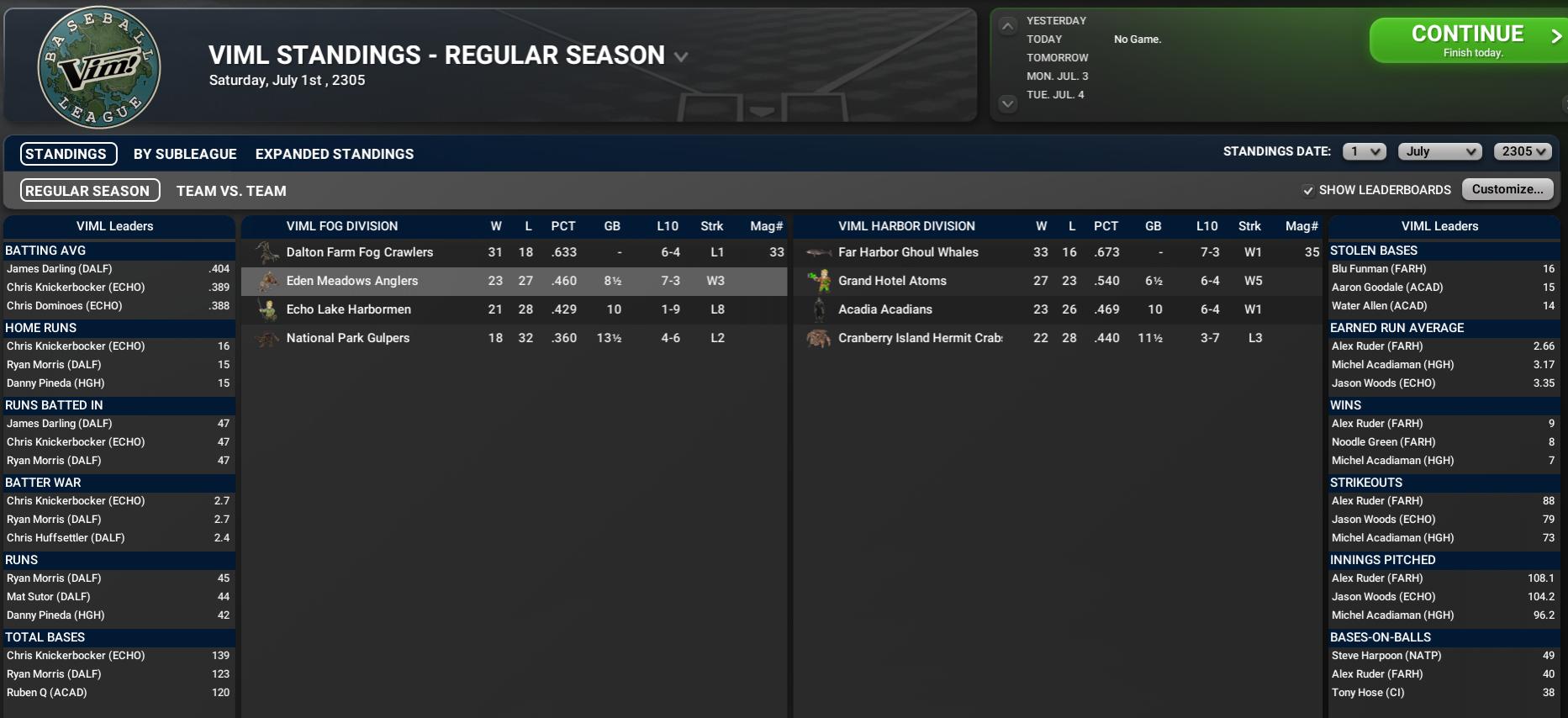The image size is (1568, 718).
Task: Click the green Continue button
Action: click(1467, 40)
